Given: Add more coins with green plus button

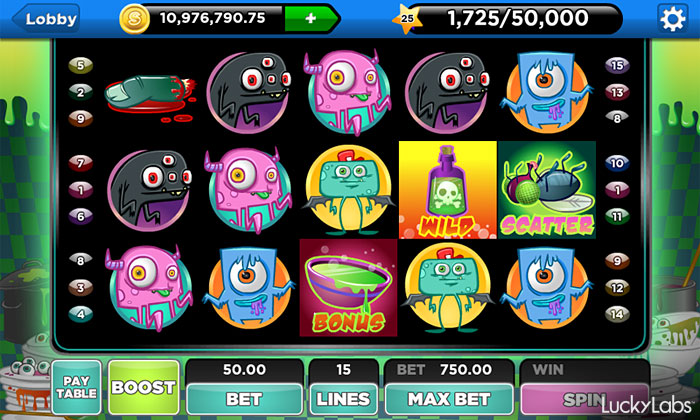Looking at the screenshot, I should [x=311, y=18].
